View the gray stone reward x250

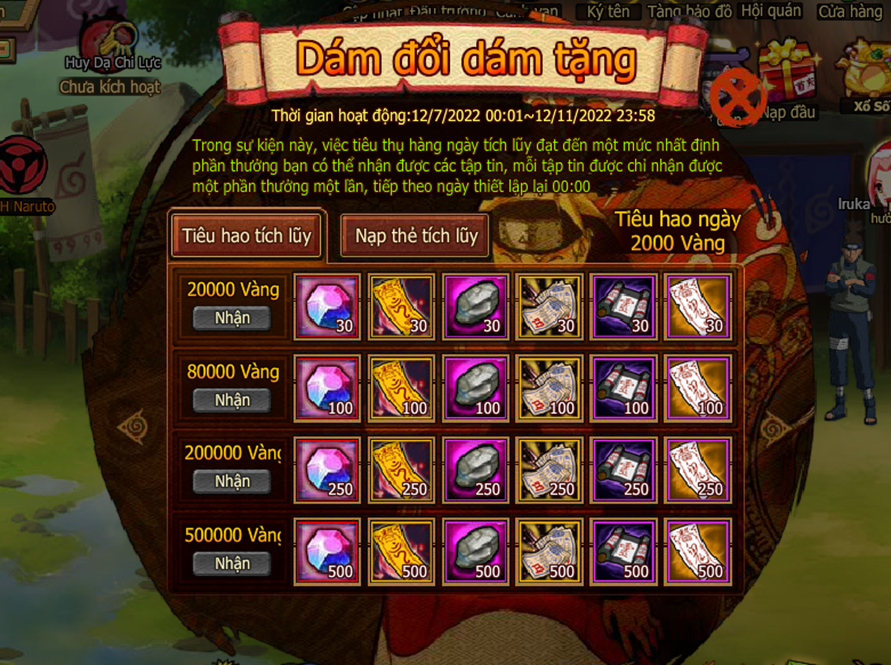475,470
